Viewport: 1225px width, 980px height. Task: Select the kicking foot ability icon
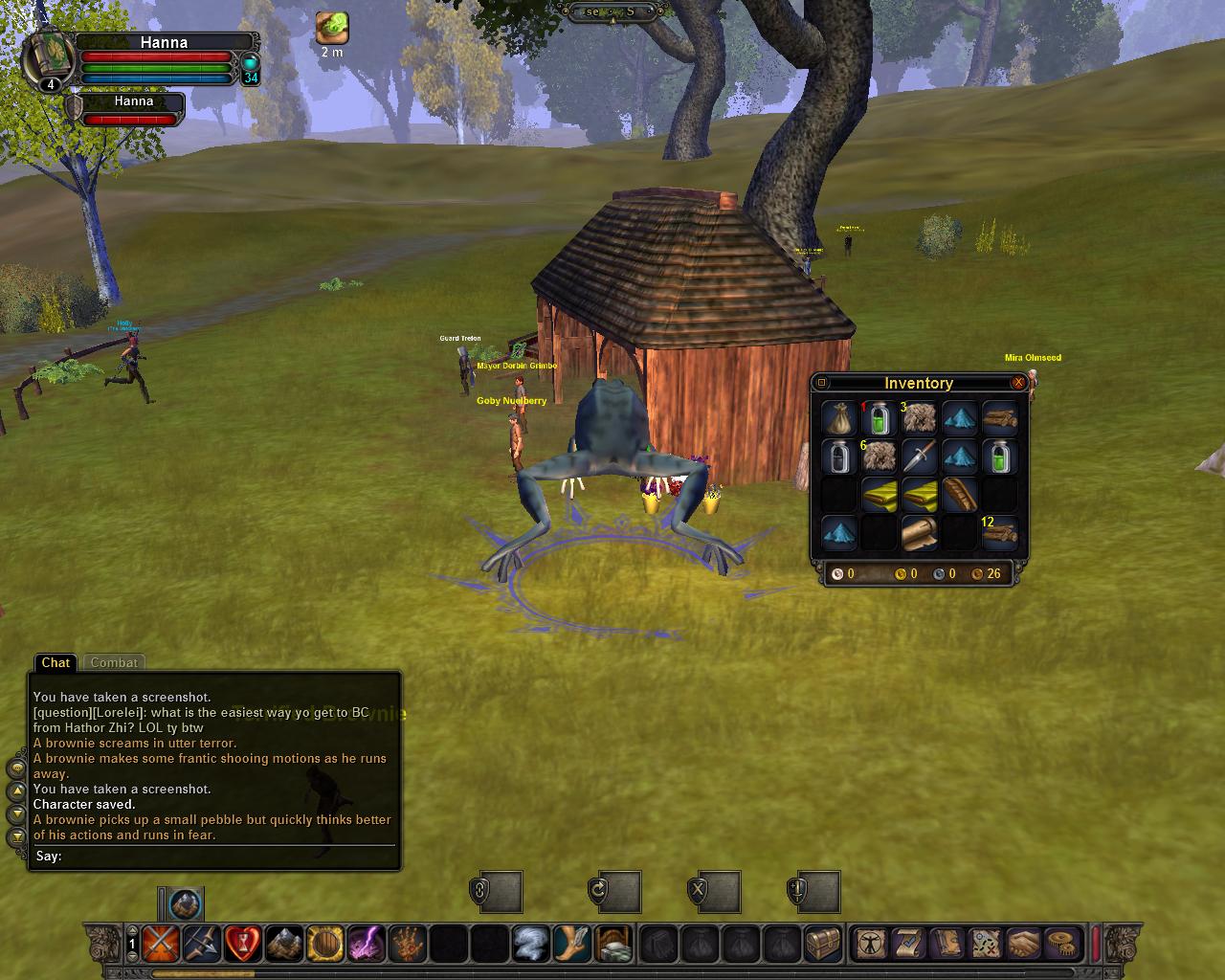pyautogui.click(x=571, y=945)
